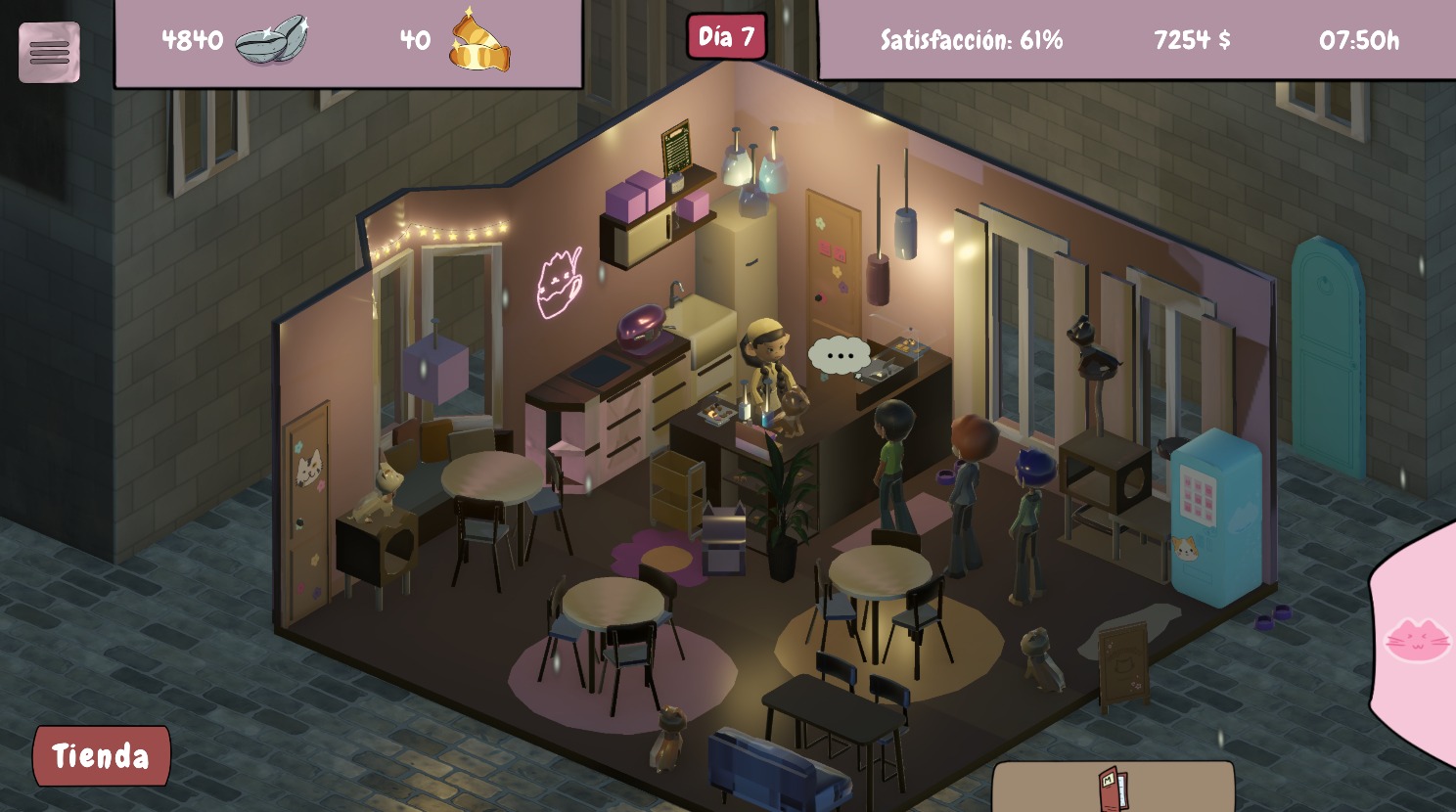1456x812 pixels.
Task: Click the customer's thought bubble at the counter
Action: coord(841,354)
